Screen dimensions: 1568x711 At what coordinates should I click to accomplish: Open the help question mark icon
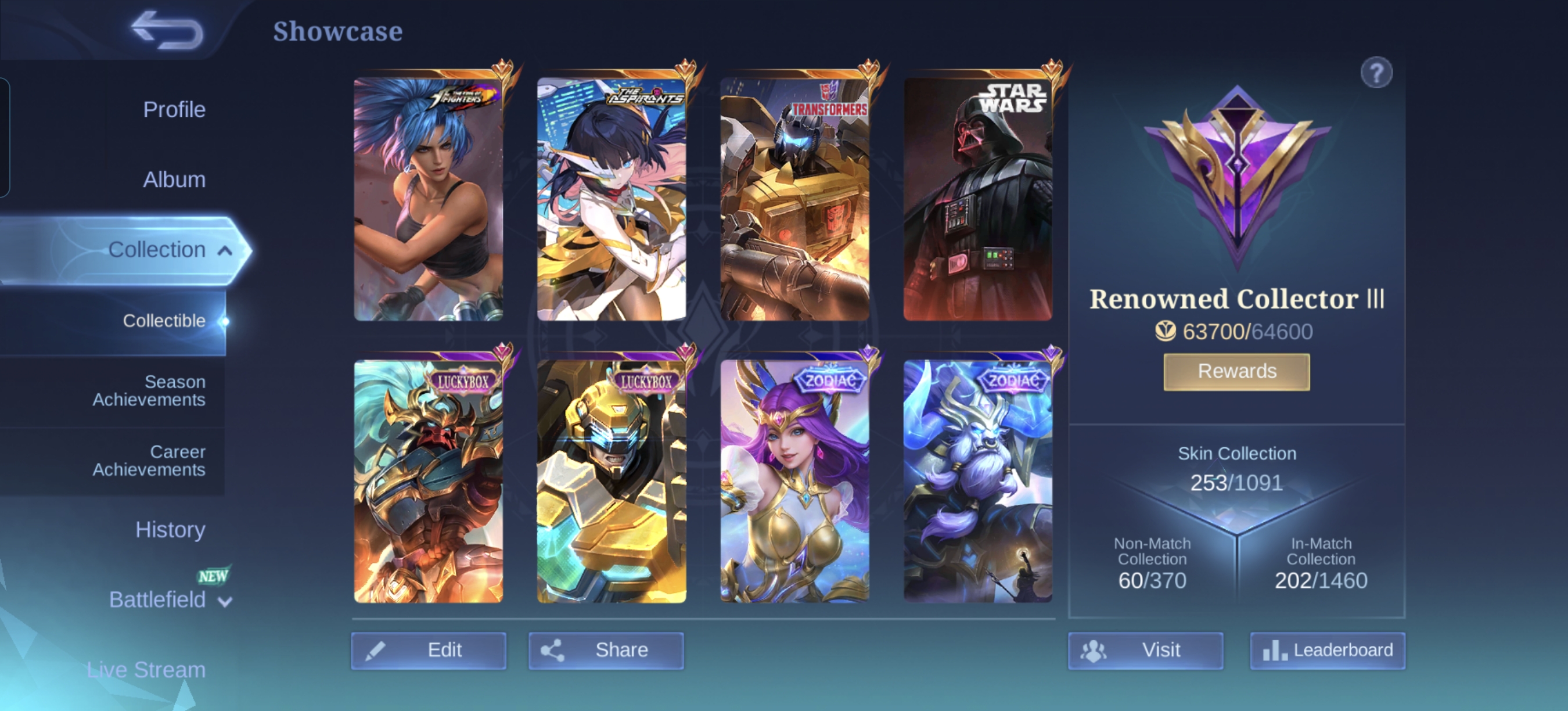click(x=1378, y=72)
